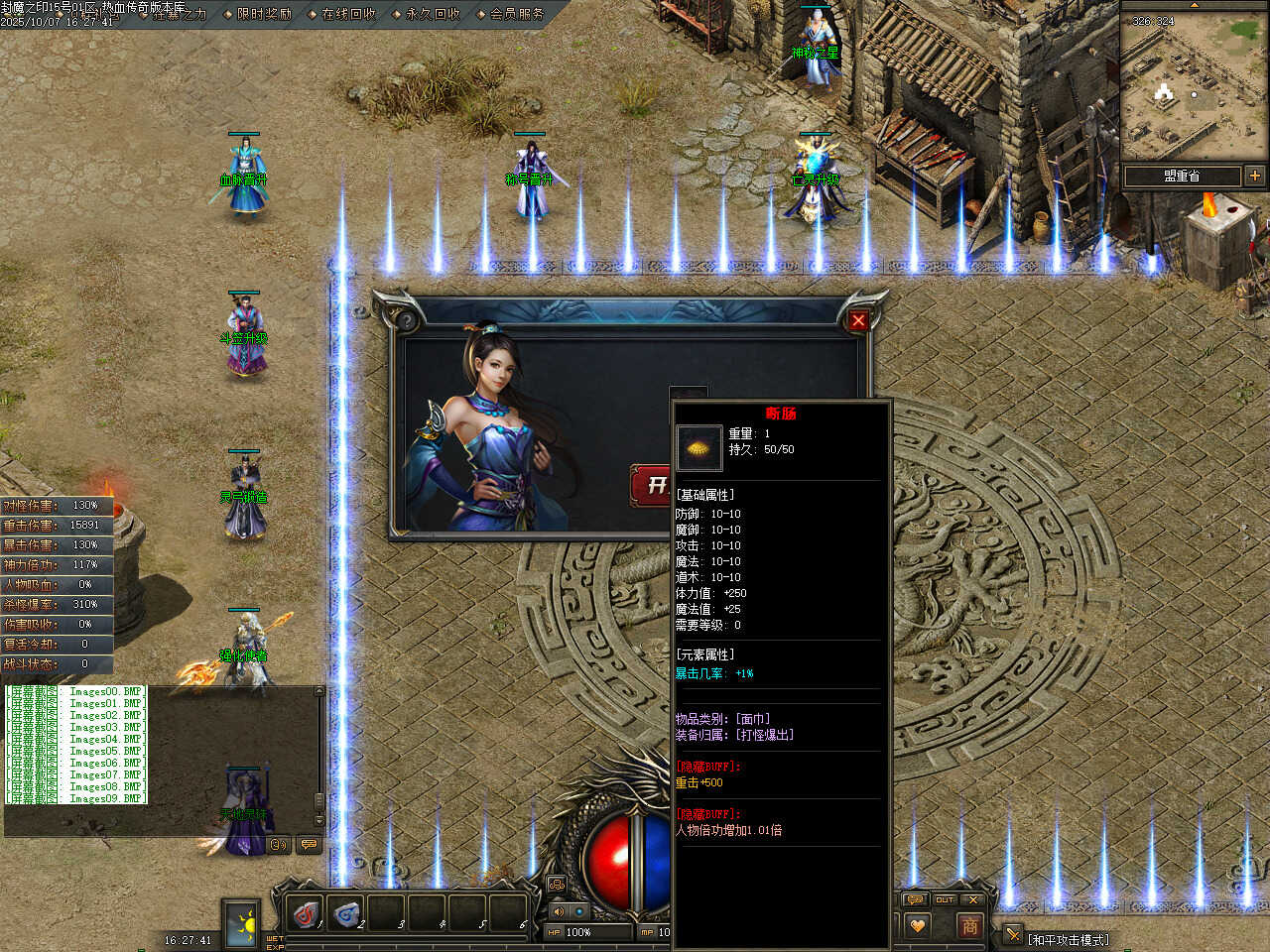Toggle the crossed-swords attack mode icon
The height and width of the screenshot is (952, 1270).
[1013, 934]
